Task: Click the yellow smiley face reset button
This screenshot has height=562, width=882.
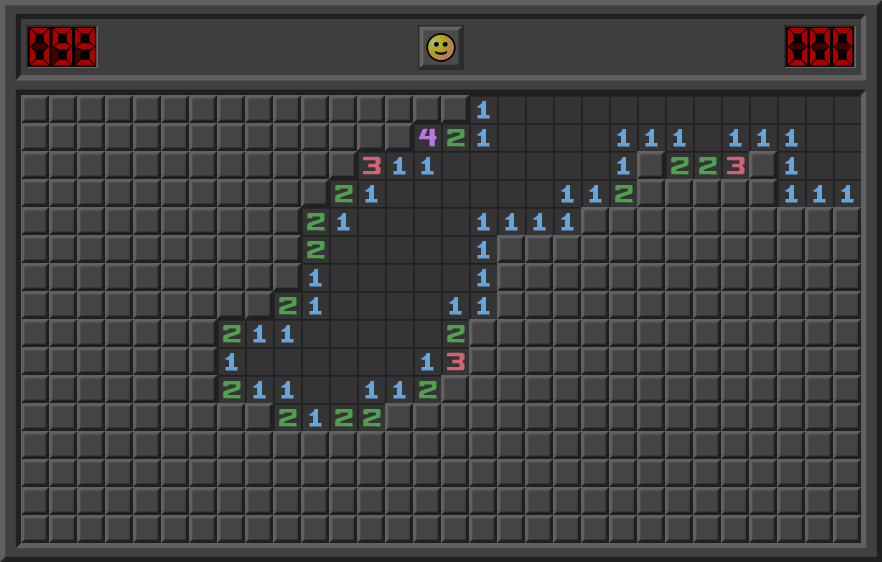Action: coord(440,47)
